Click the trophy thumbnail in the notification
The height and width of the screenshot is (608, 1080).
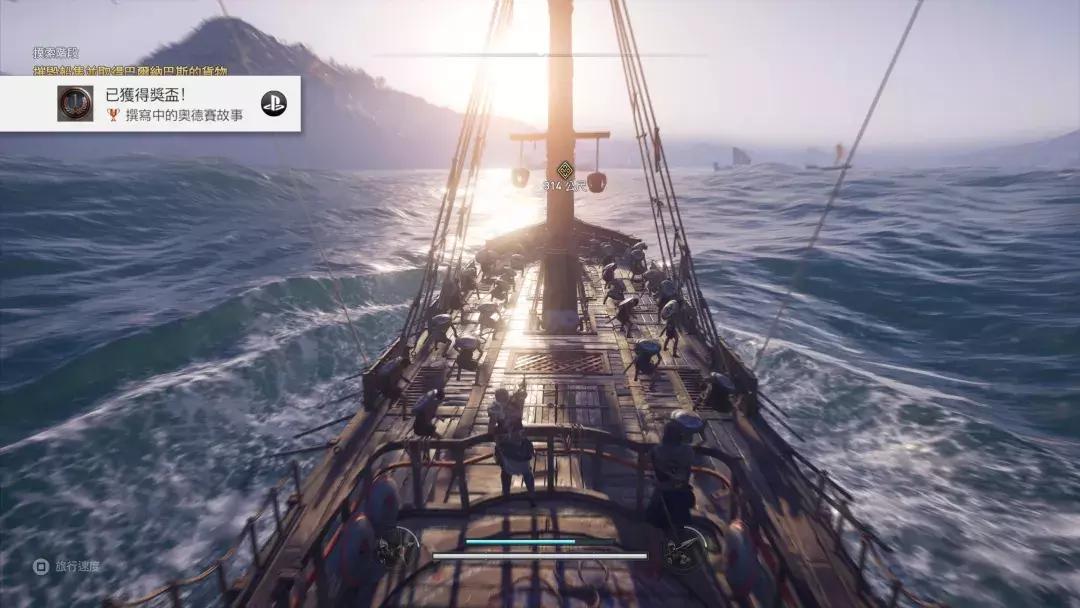pyautogui.click(x=75, y=104)
